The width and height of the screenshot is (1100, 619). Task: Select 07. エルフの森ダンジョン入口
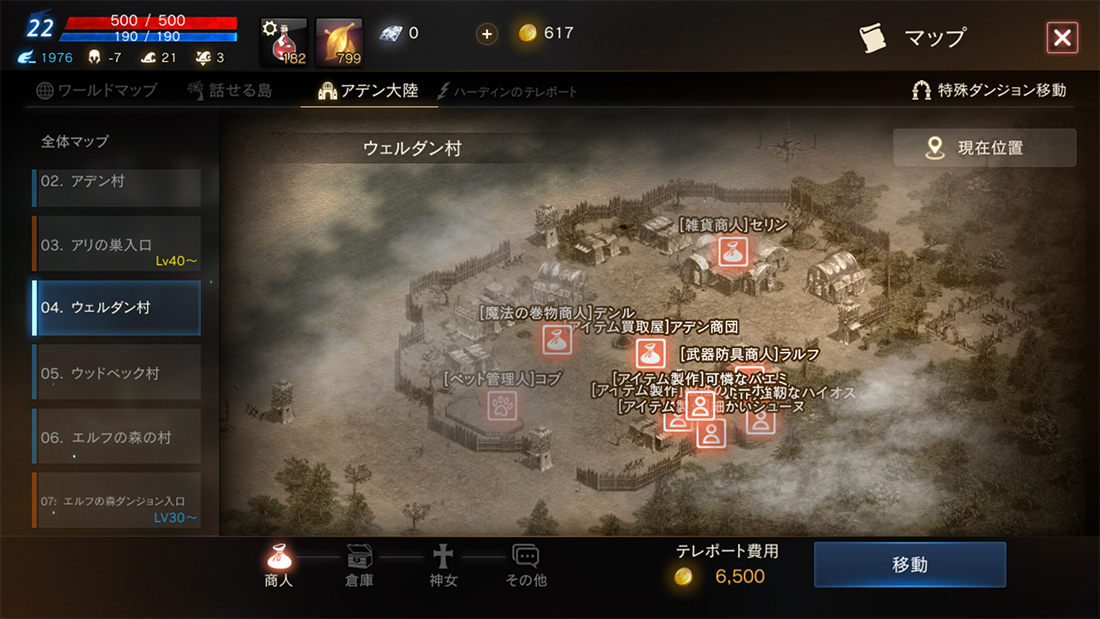point(116,501)
